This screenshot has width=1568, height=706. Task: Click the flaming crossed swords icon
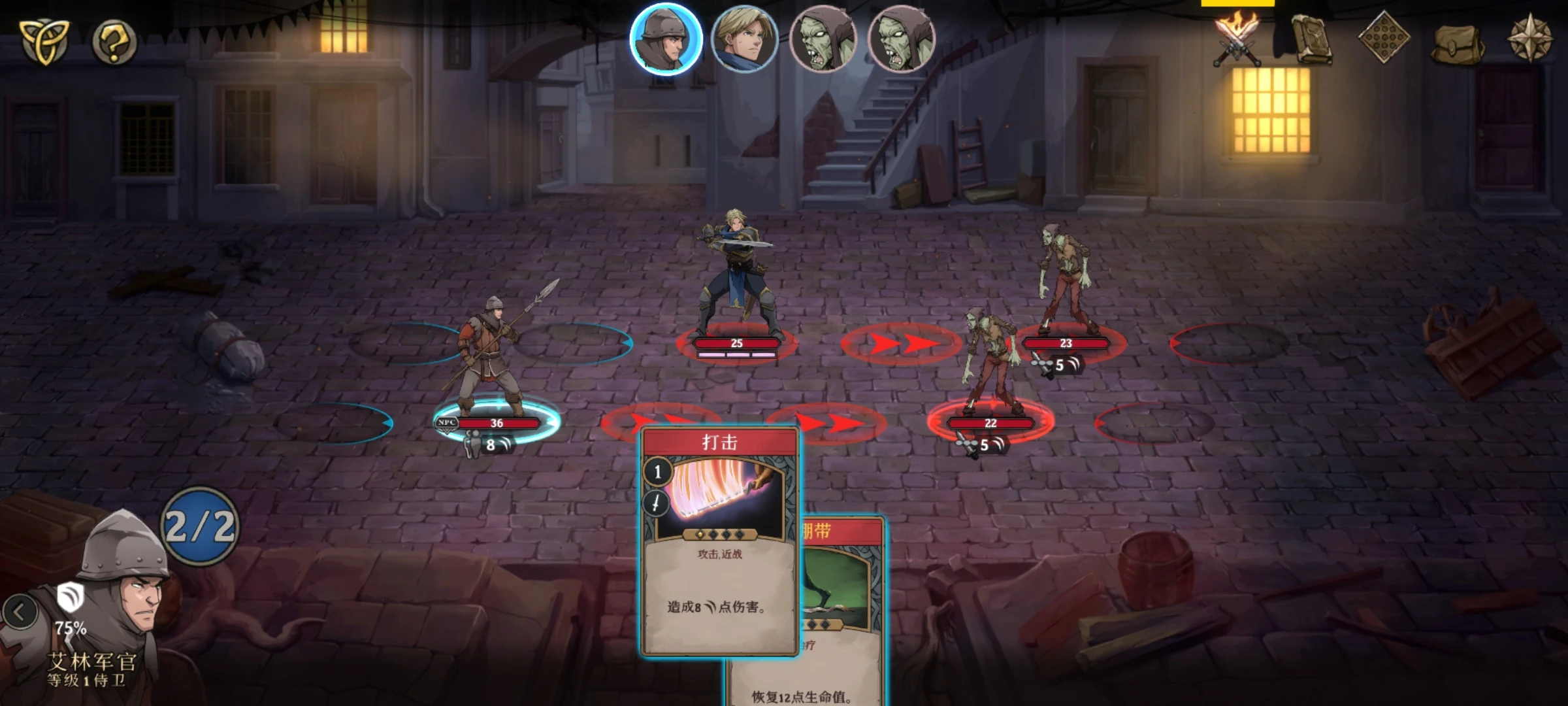click(1236, 41)
